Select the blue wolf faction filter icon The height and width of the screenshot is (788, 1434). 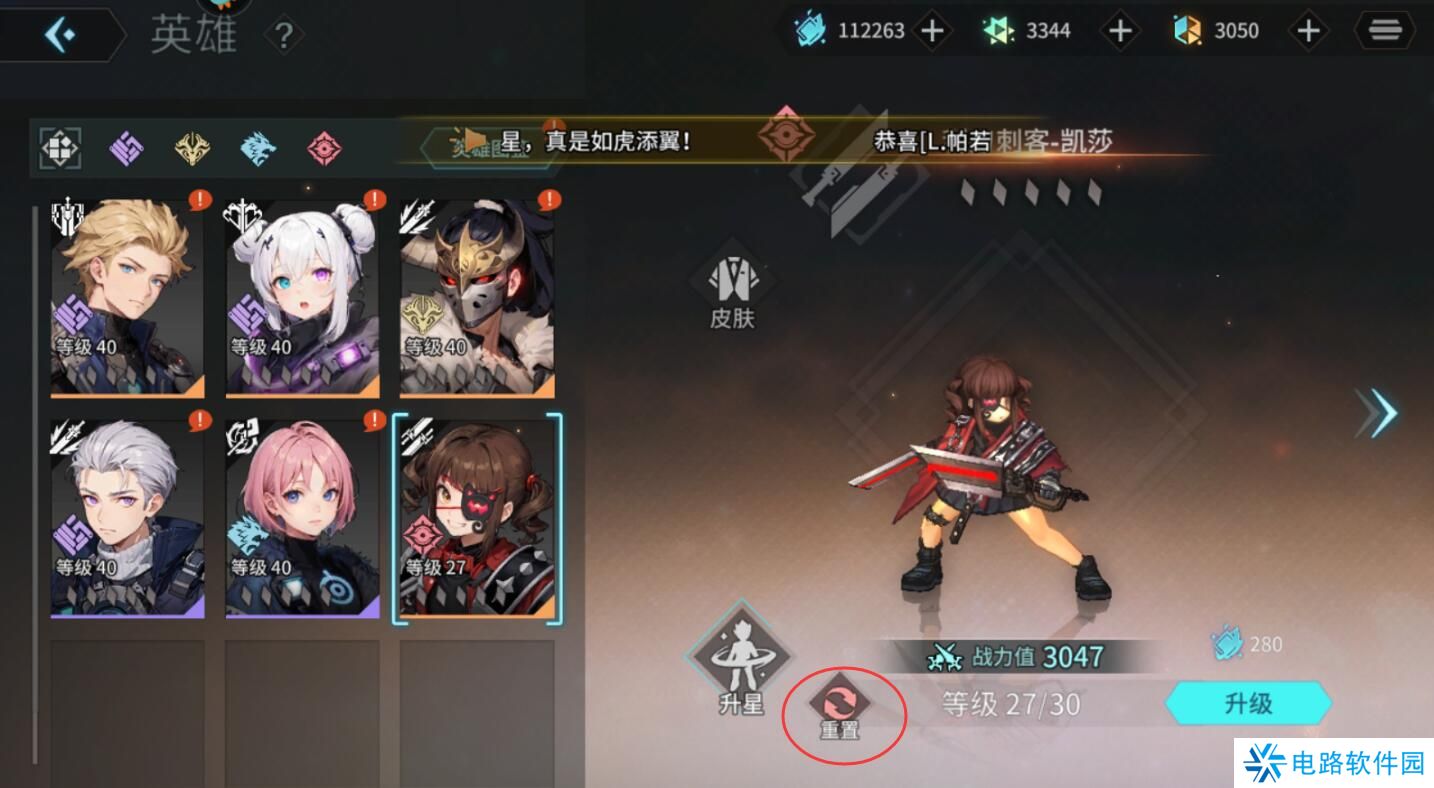click(x=257, y=147)
